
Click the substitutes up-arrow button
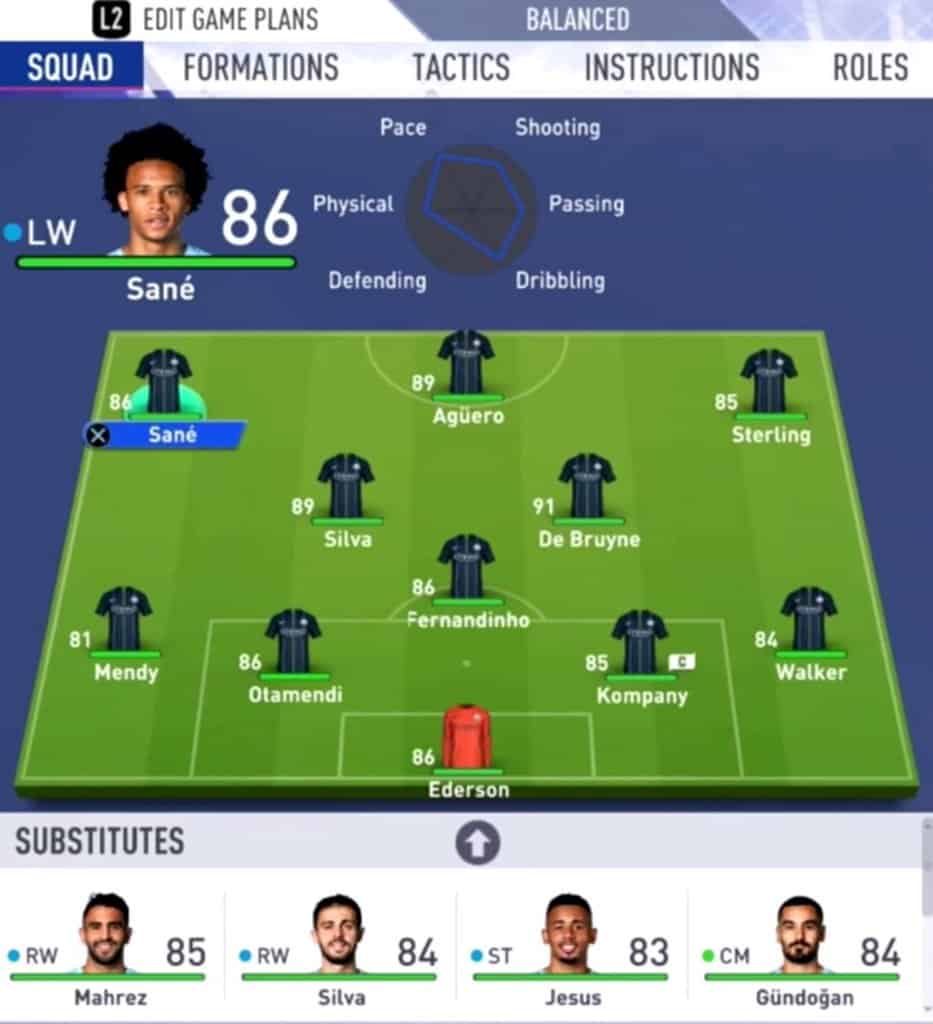477,844
